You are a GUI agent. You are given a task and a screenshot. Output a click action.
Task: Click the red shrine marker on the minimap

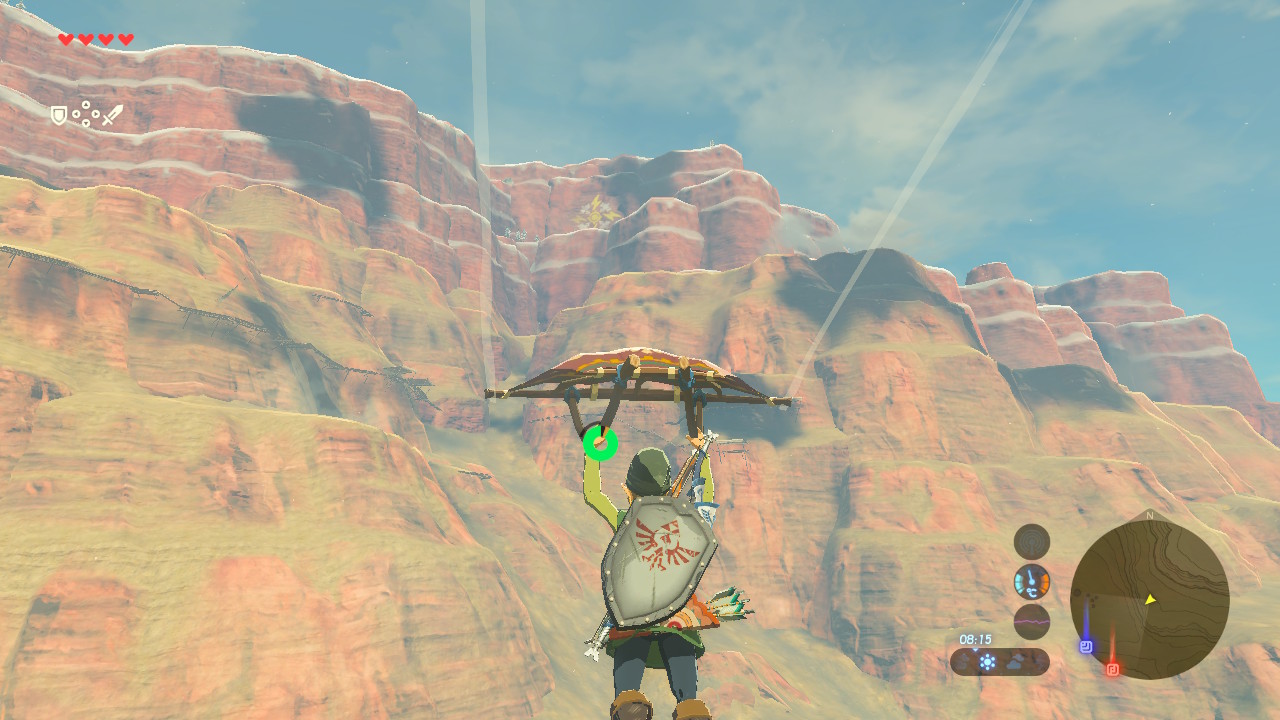[x=1113, y=668]
